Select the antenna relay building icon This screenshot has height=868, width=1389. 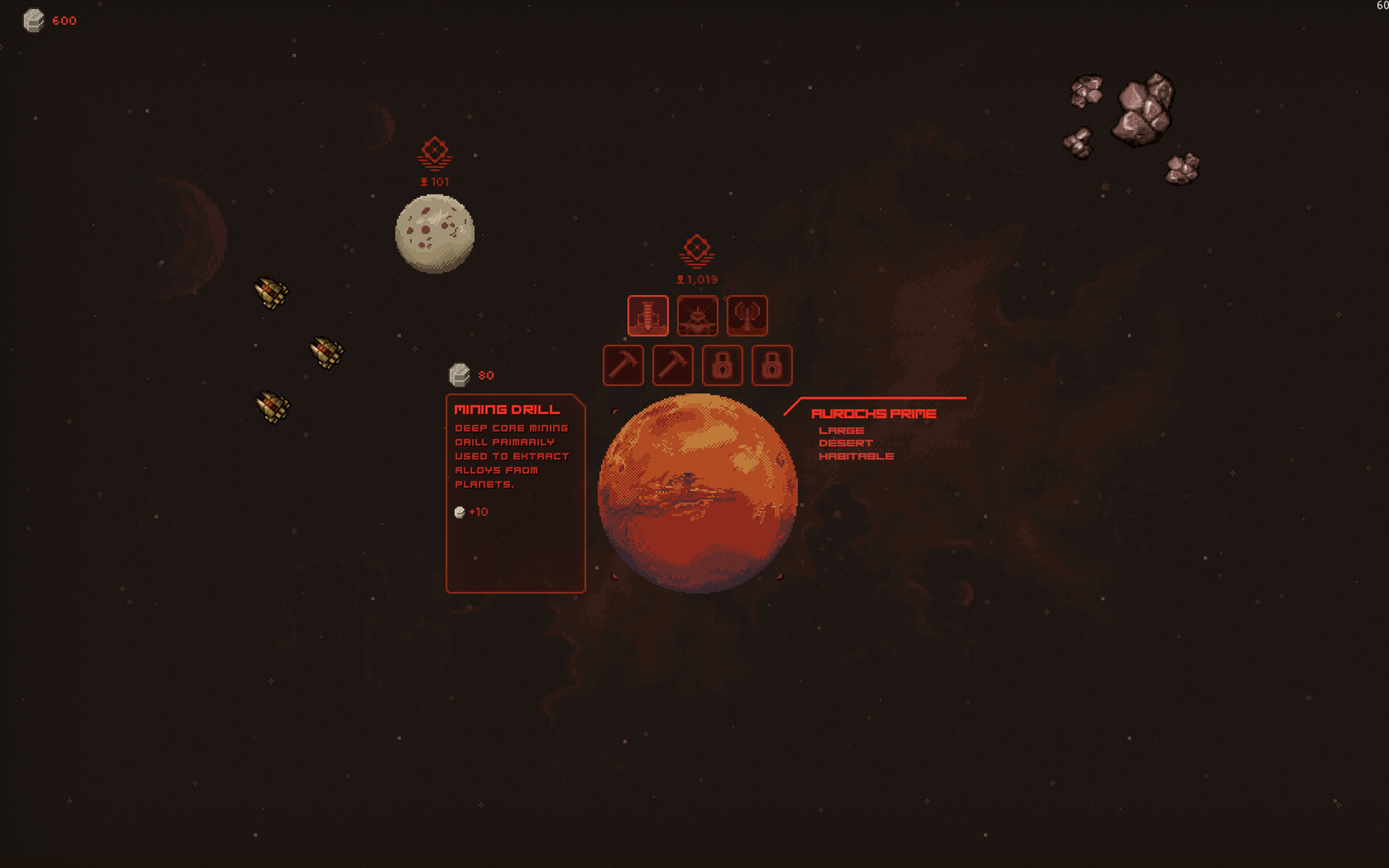[748, 316]
